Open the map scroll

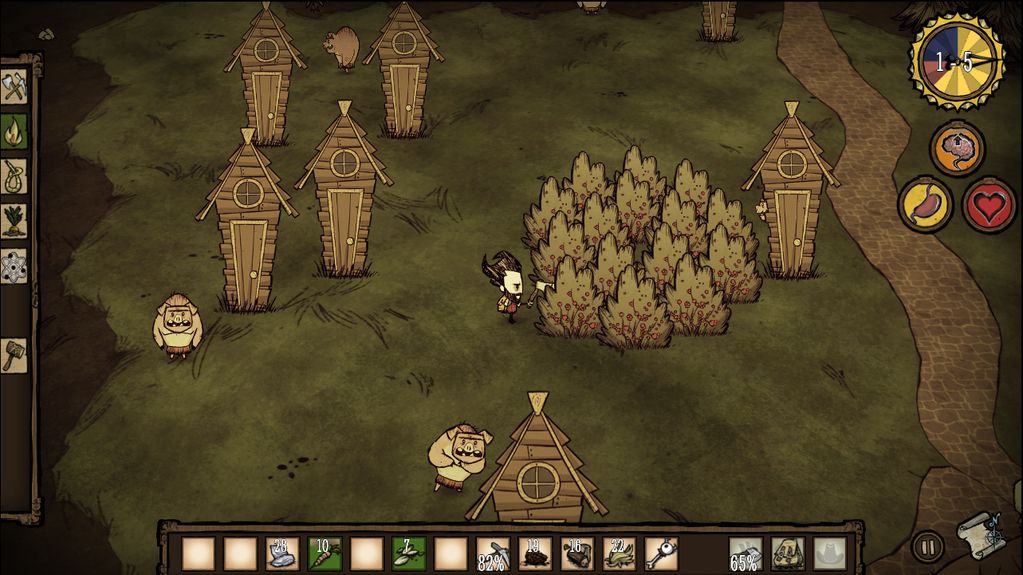pos(981,537)
